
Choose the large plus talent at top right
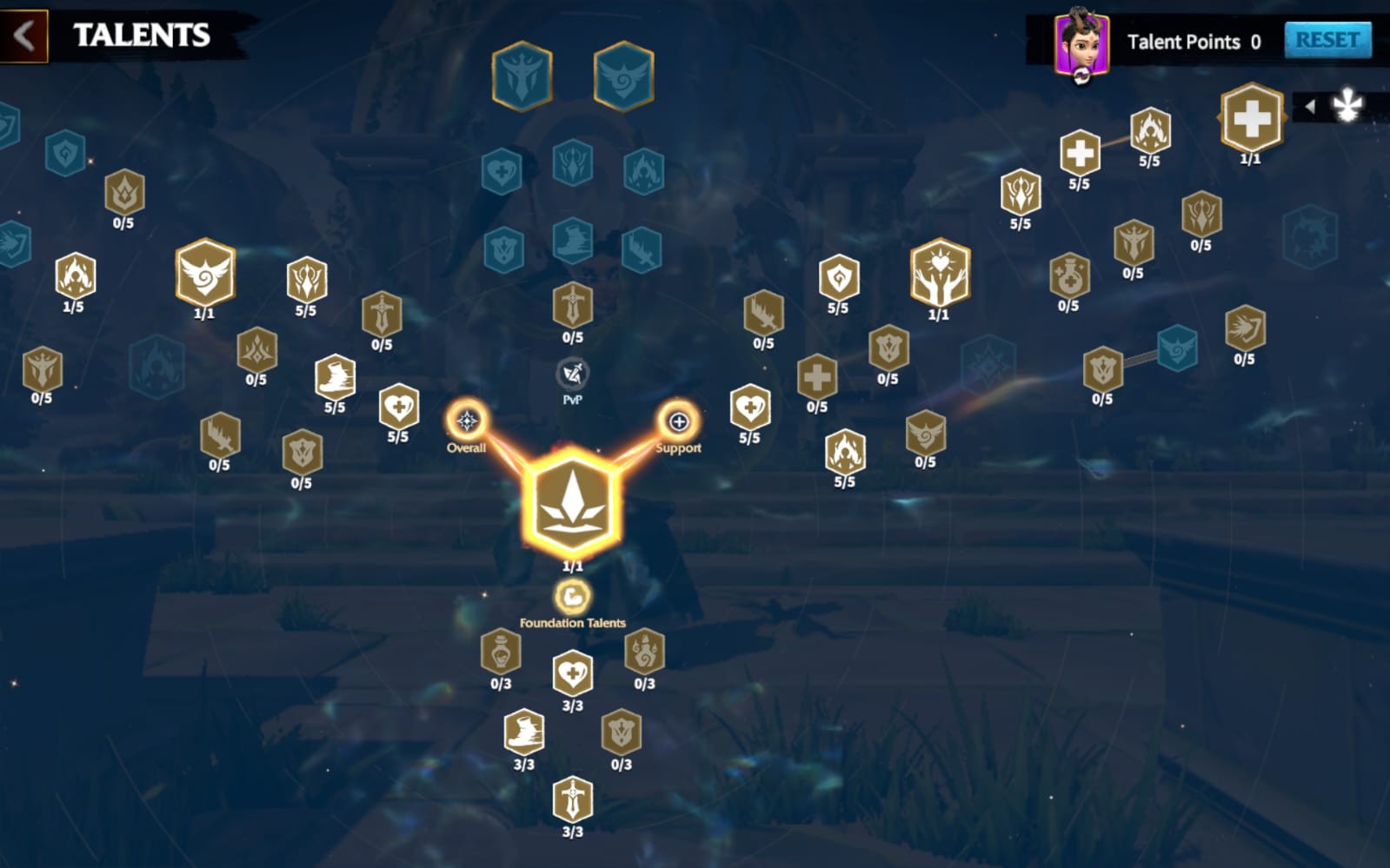[1251, 118]
